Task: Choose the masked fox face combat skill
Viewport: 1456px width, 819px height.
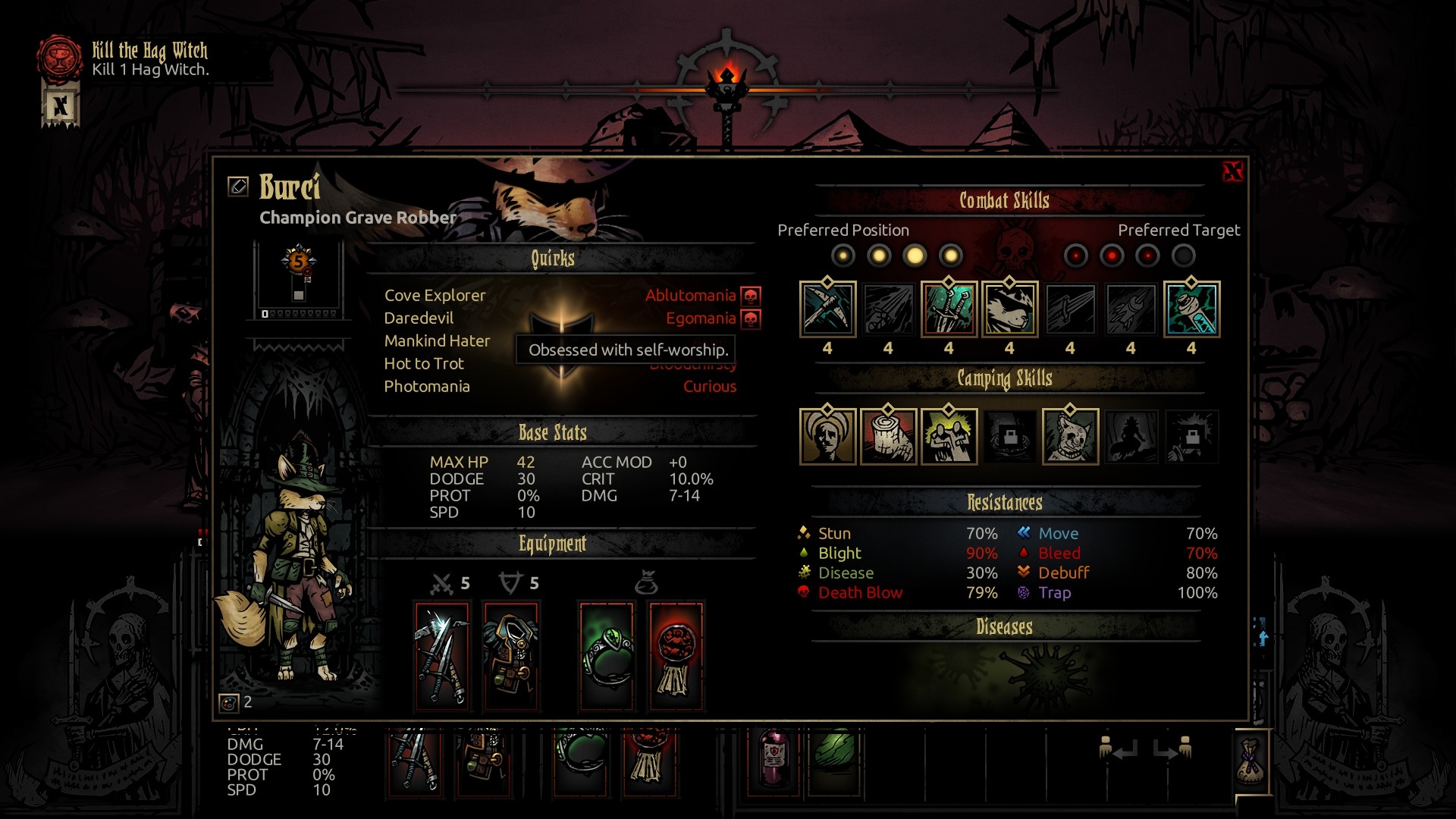Action: (x=1009, y=309)
